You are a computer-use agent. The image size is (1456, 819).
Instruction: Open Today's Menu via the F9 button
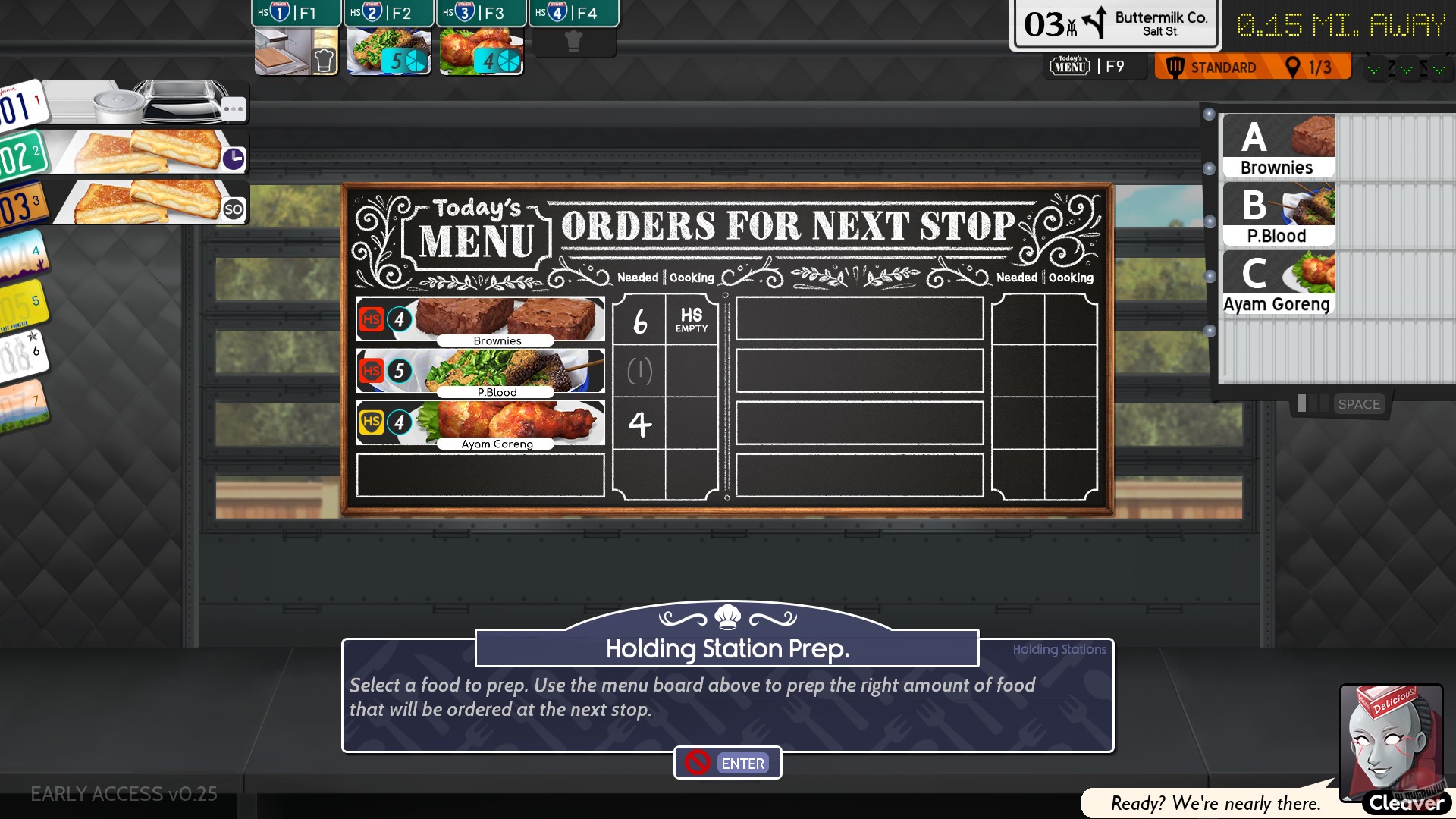[1095, 66]
